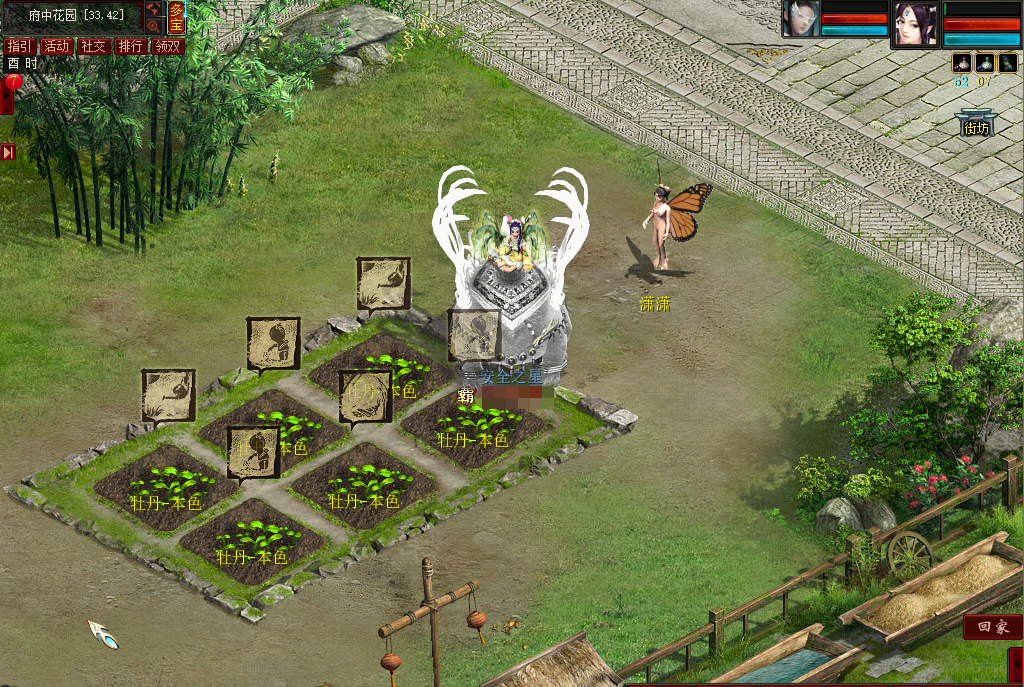Open the 多宝 treasure shop

click(x=176, y=18)
